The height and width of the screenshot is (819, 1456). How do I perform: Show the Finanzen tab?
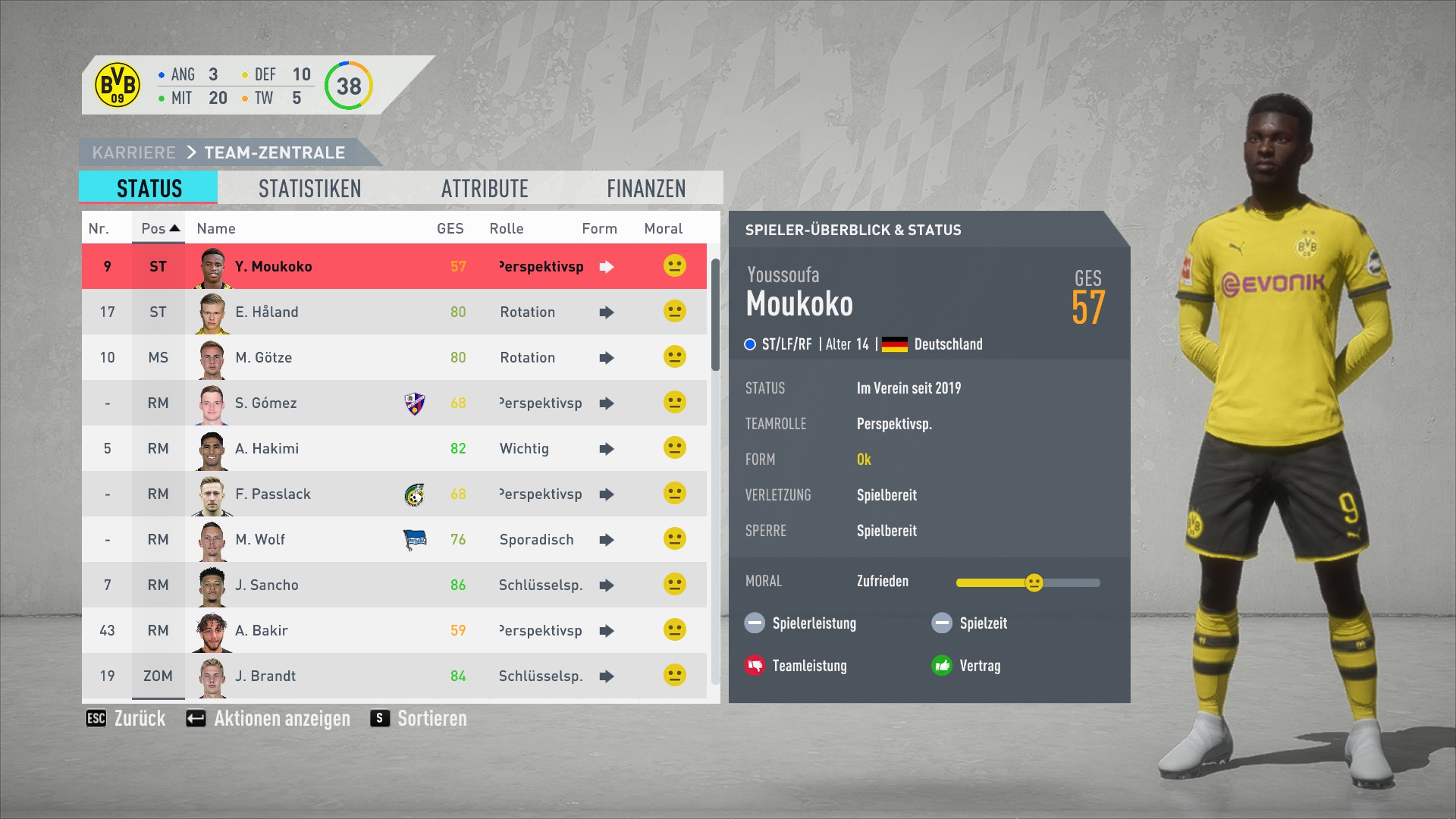coord(645,188)
